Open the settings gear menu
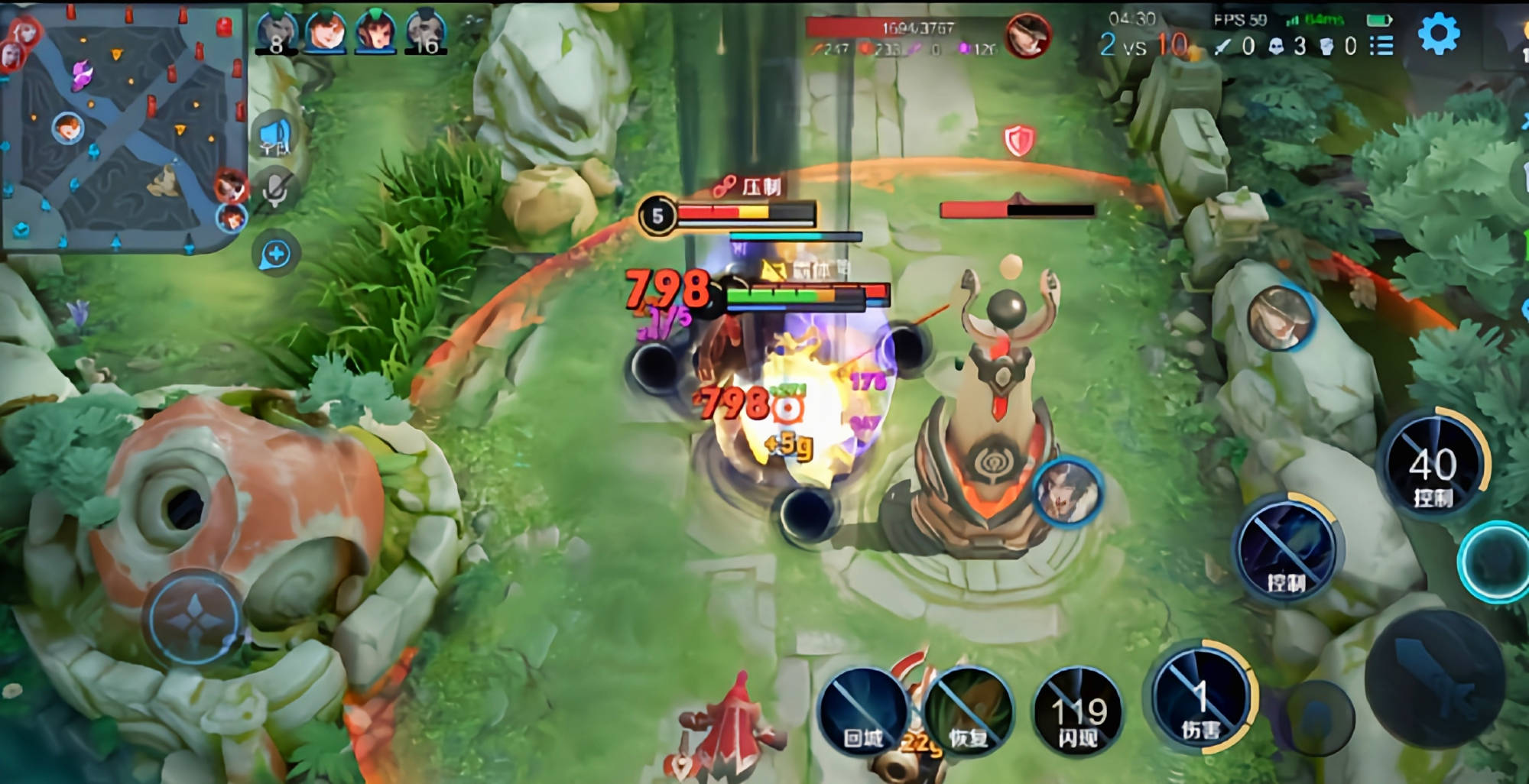Image resolution: width=1529 pixels, height=784 pixels. [1438, 34]
